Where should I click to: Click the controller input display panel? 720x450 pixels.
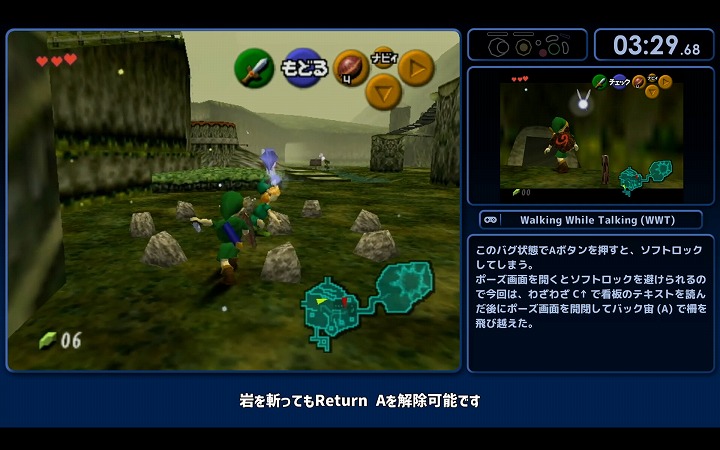[527, 45]
